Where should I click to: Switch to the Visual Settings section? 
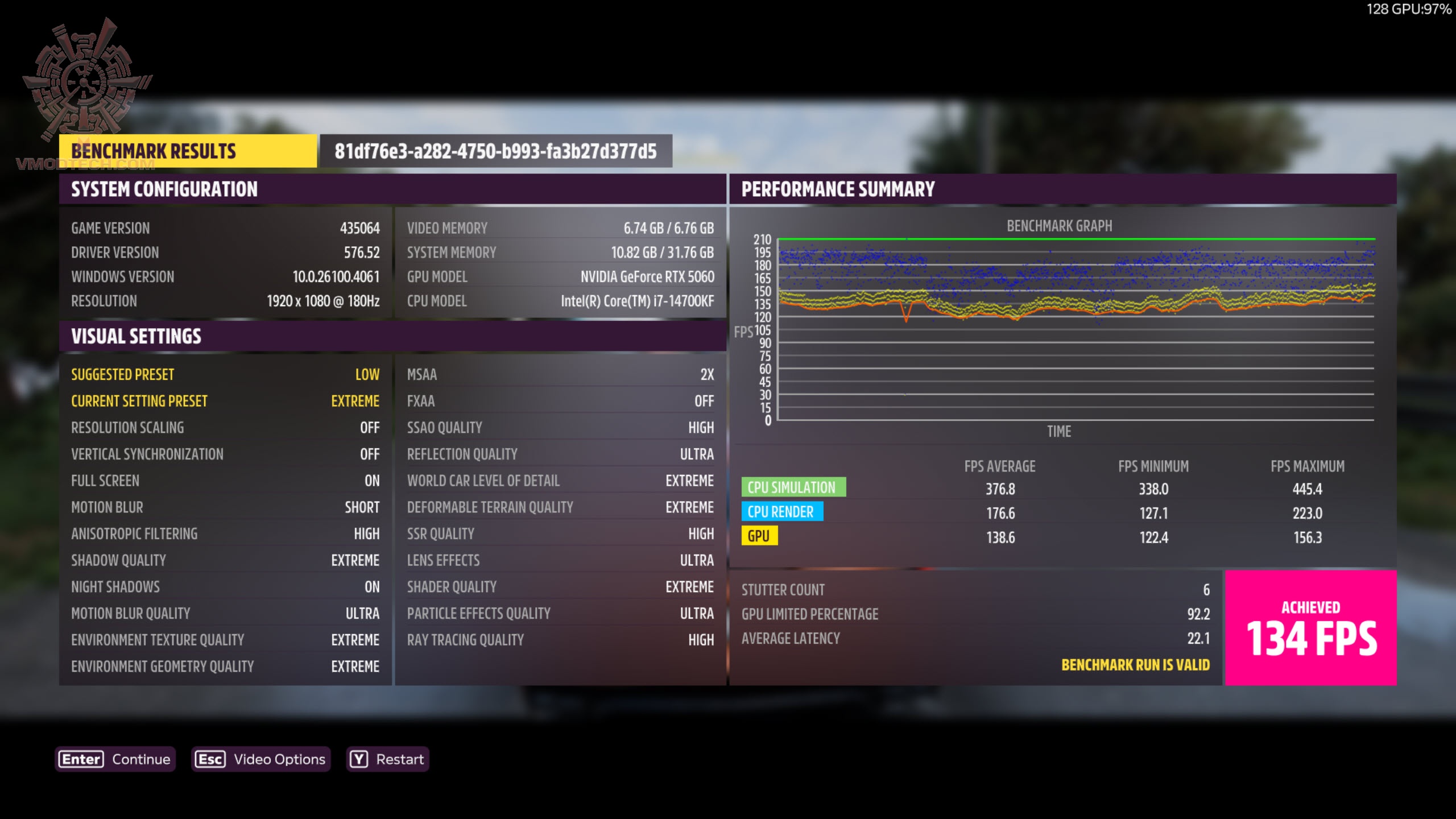point(136,336)
